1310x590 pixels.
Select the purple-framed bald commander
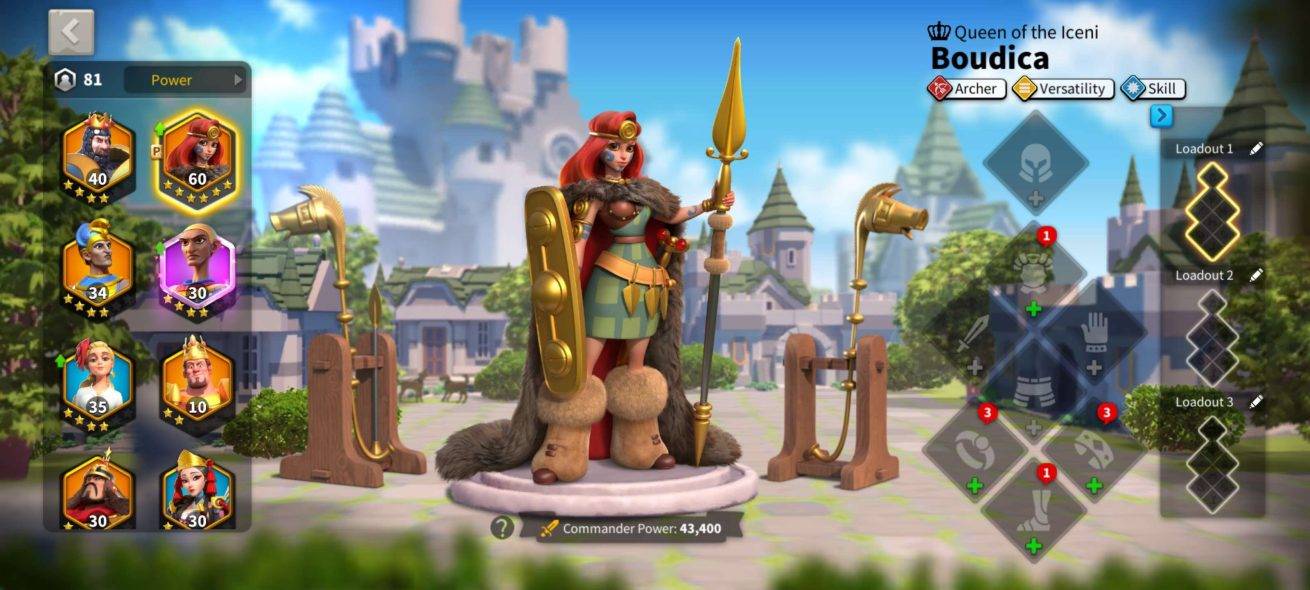(x=197, y=268)
